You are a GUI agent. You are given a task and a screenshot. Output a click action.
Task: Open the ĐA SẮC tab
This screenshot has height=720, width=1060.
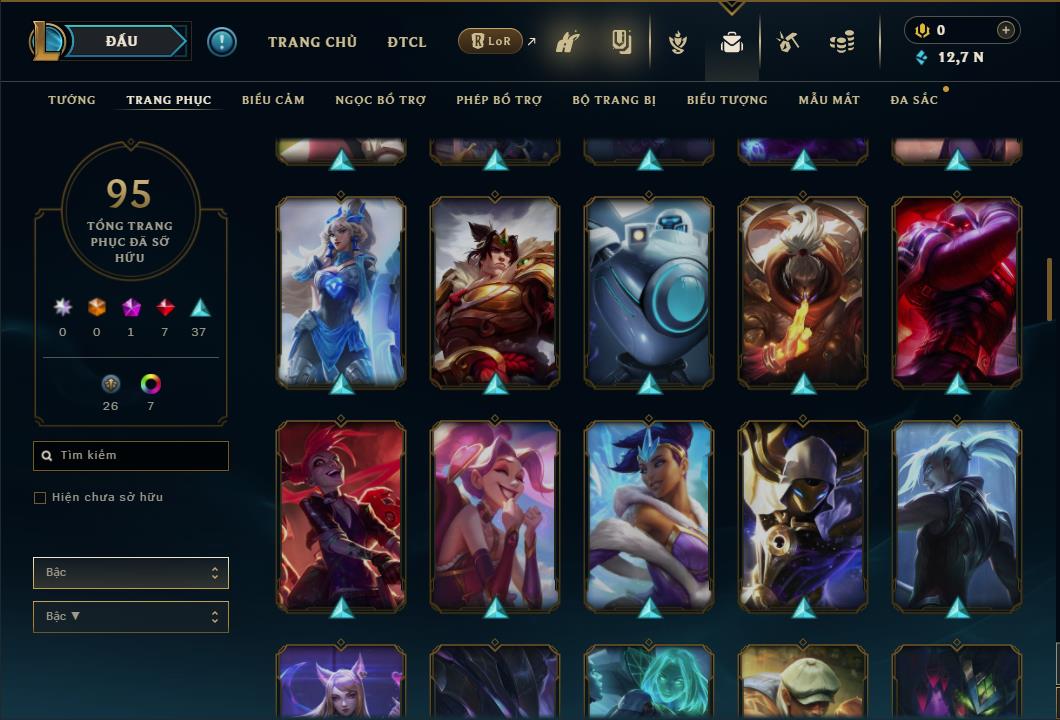tap(914, 100)
